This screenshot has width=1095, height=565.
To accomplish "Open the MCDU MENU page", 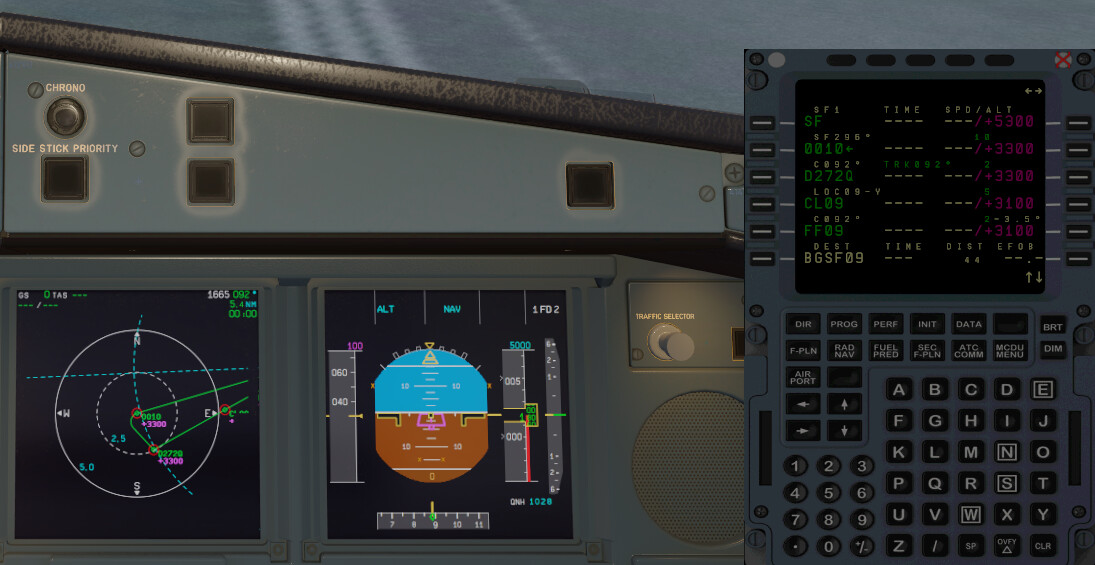I will (1009, 351).
